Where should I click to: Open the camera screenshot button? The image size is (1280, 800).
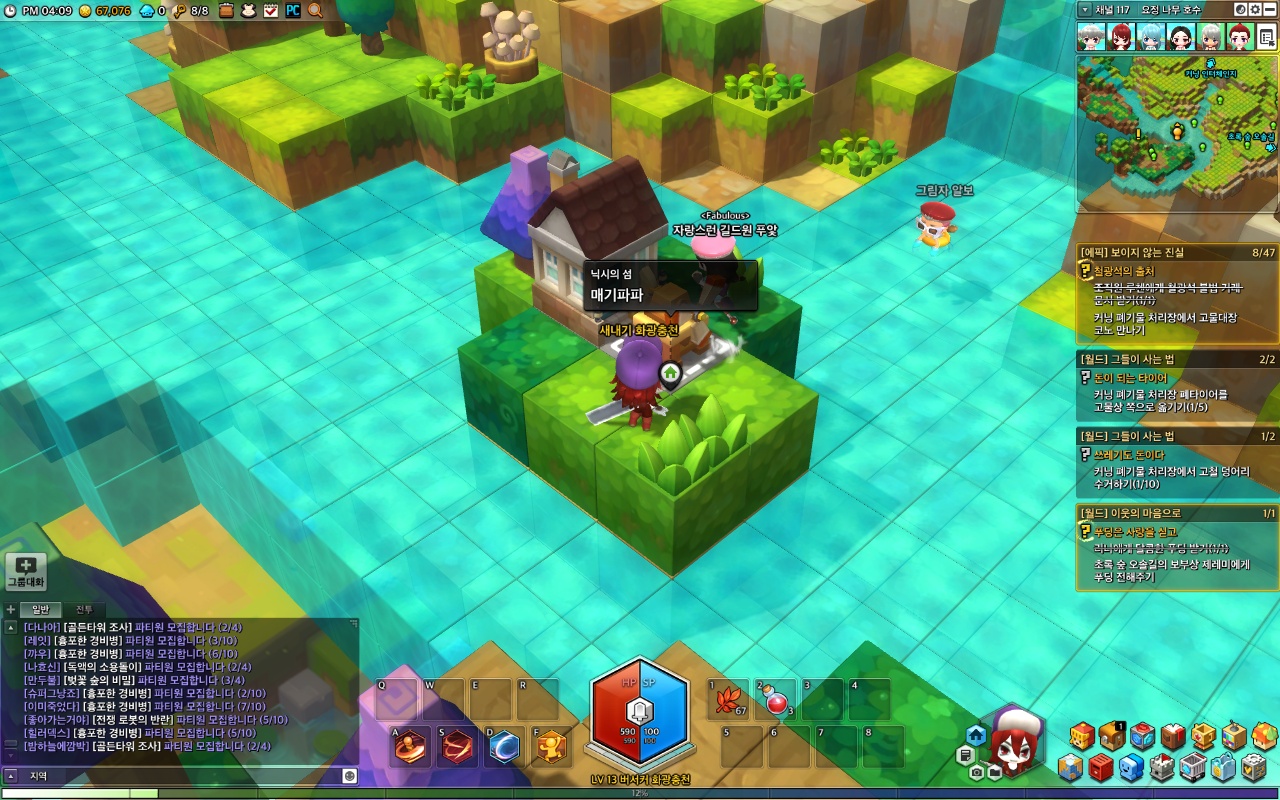click(x=976, y=772)
